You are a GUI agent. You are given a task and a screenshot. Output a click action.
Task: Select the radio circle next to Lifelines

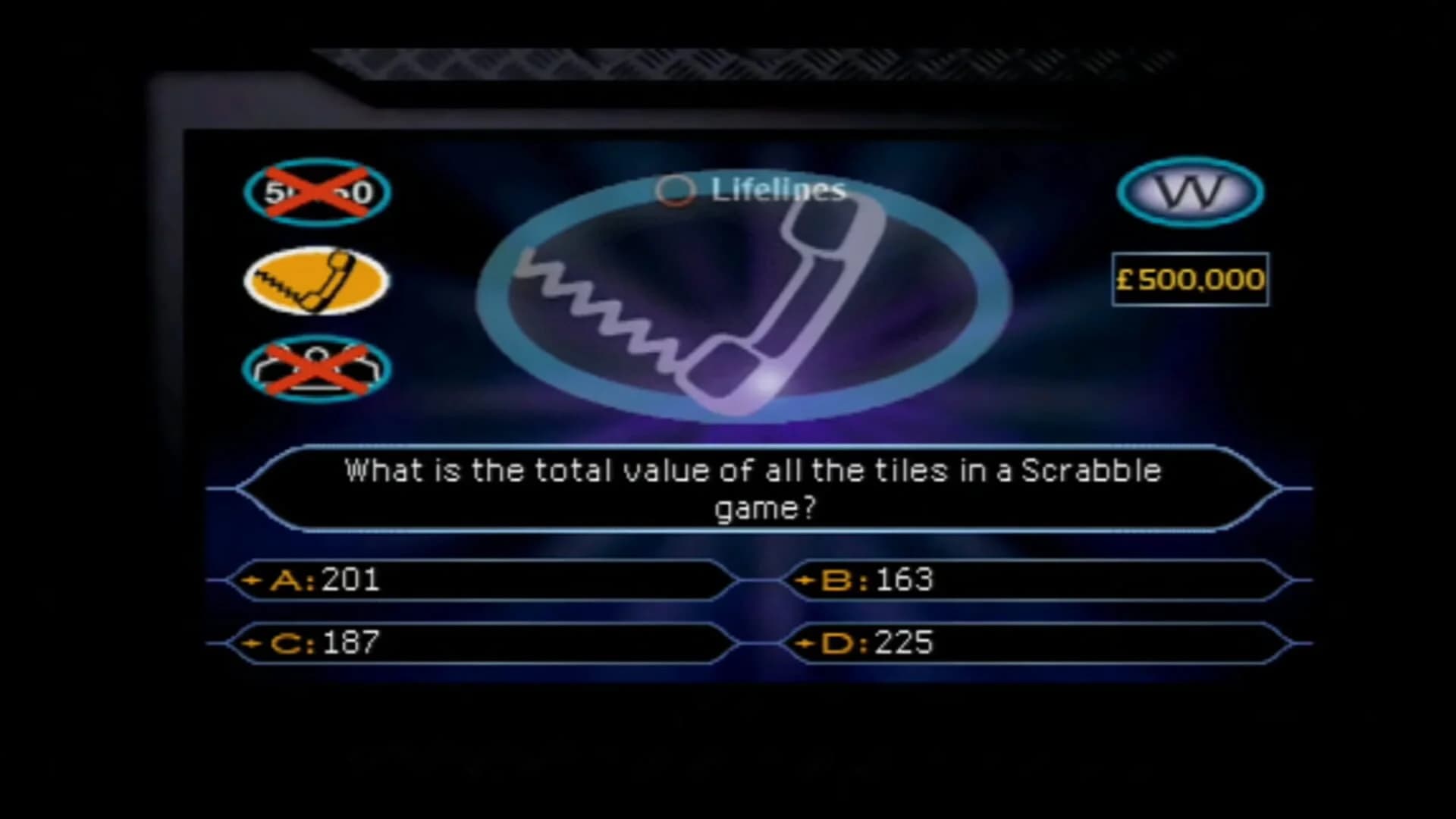(677, 190)
